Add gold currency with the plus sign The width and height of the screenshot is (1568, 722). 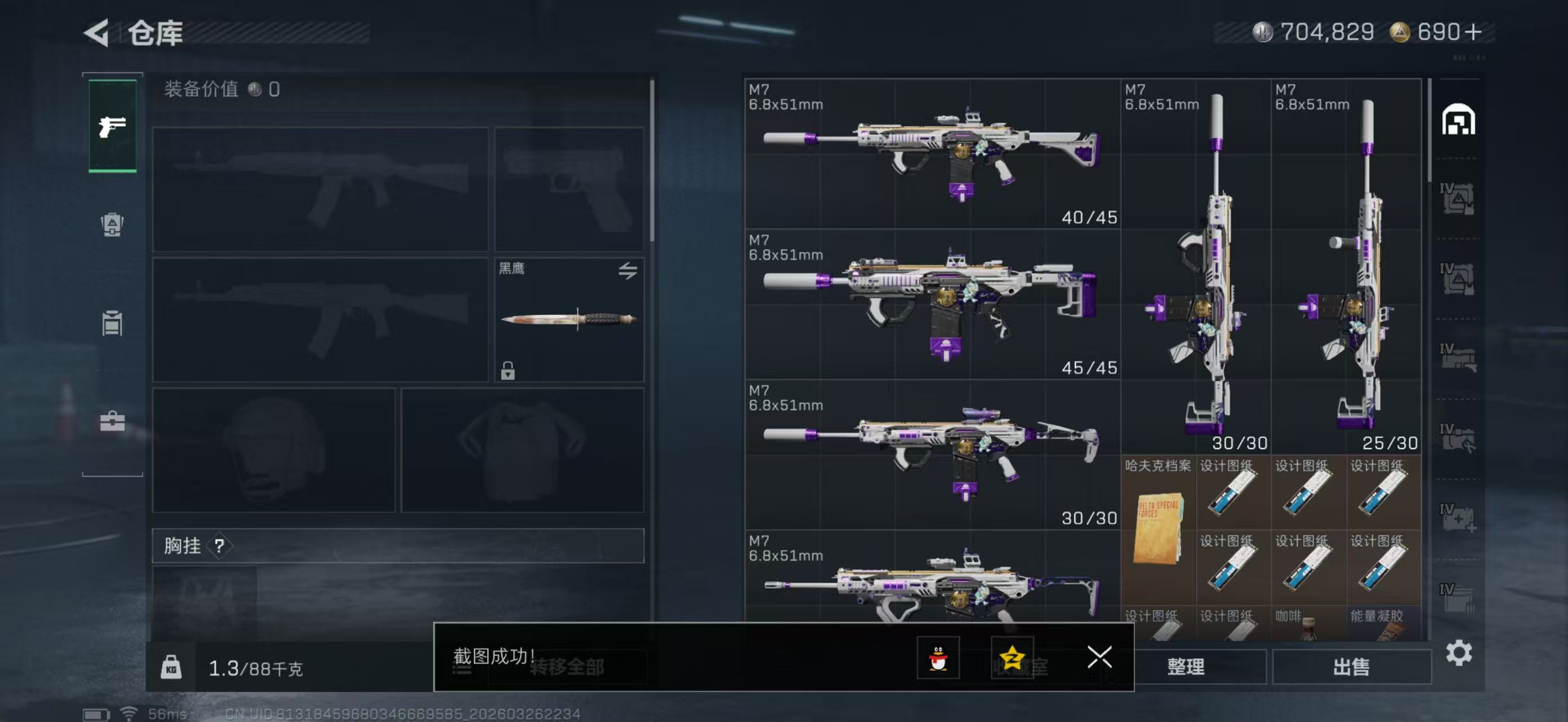pos(1473,32)
